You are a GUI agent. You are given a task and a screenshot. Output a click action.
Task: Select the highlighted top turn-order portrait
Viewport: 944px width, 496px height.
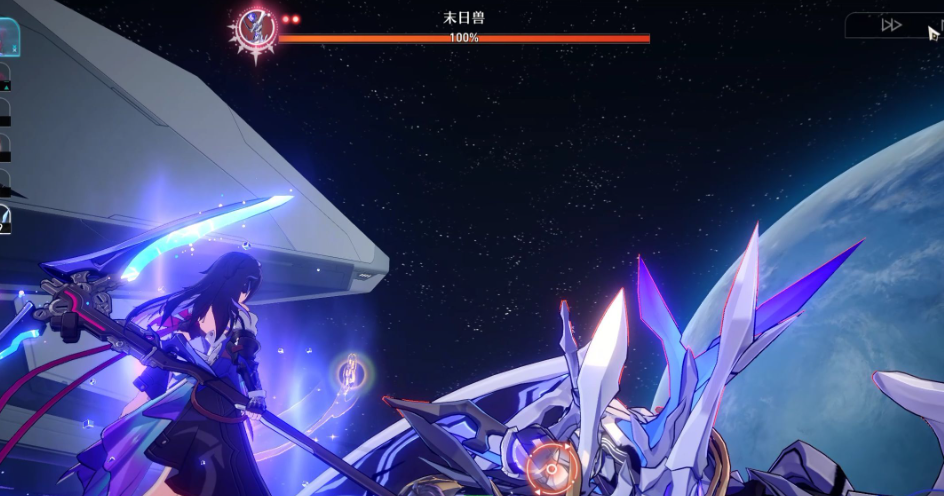(x=11, y=38)
